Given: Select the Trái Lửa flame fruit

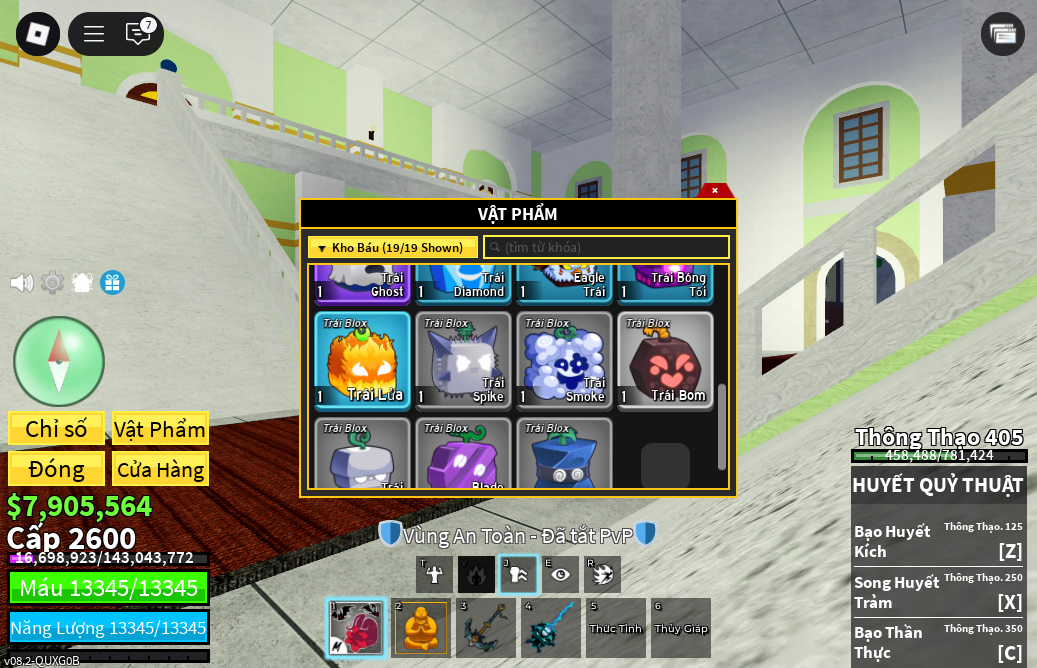Looking at the screenshot, I should [x=362, y=360].
